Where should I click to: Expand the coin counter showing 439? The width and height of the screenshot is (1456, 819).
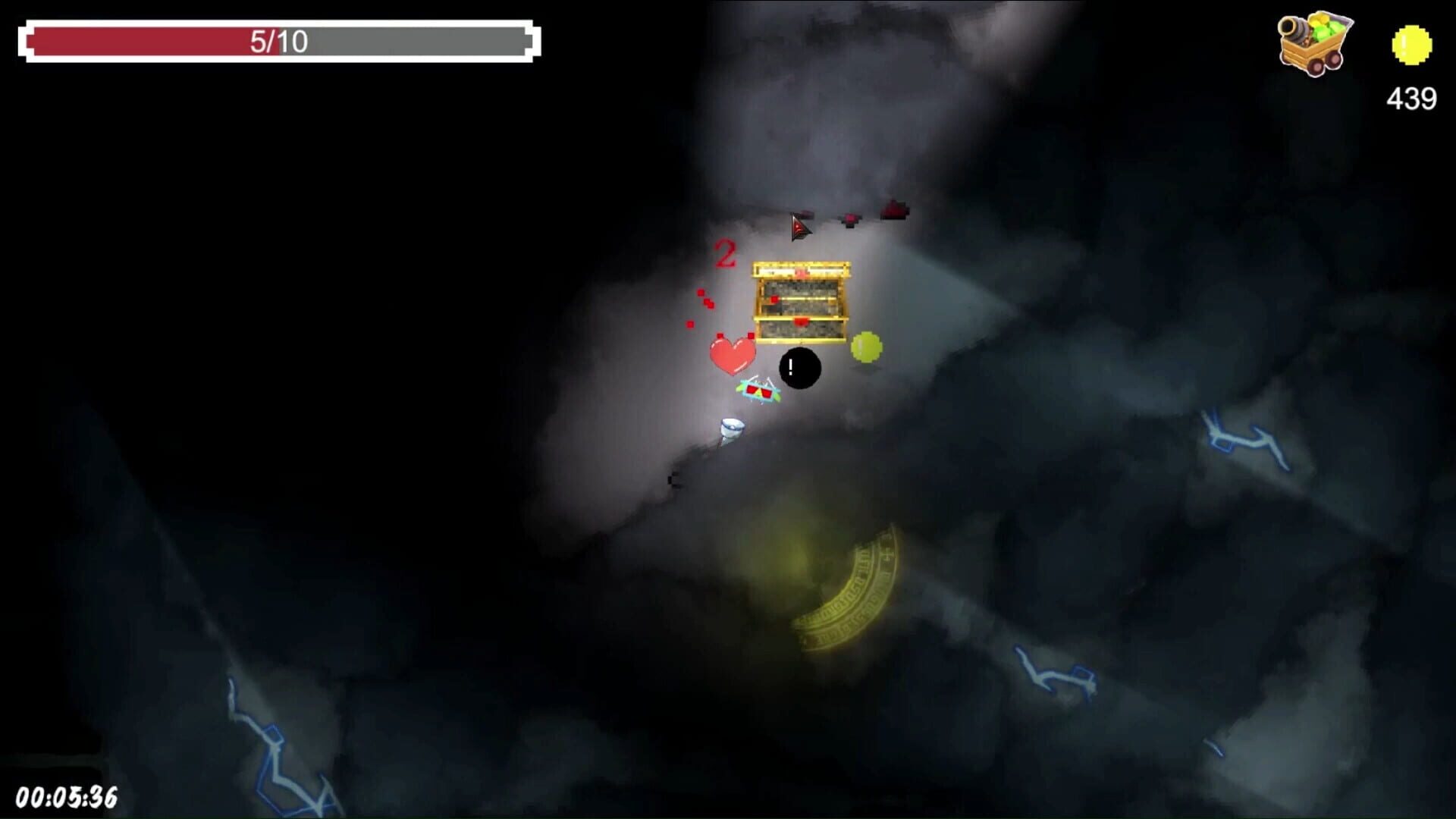(1410, 99)
